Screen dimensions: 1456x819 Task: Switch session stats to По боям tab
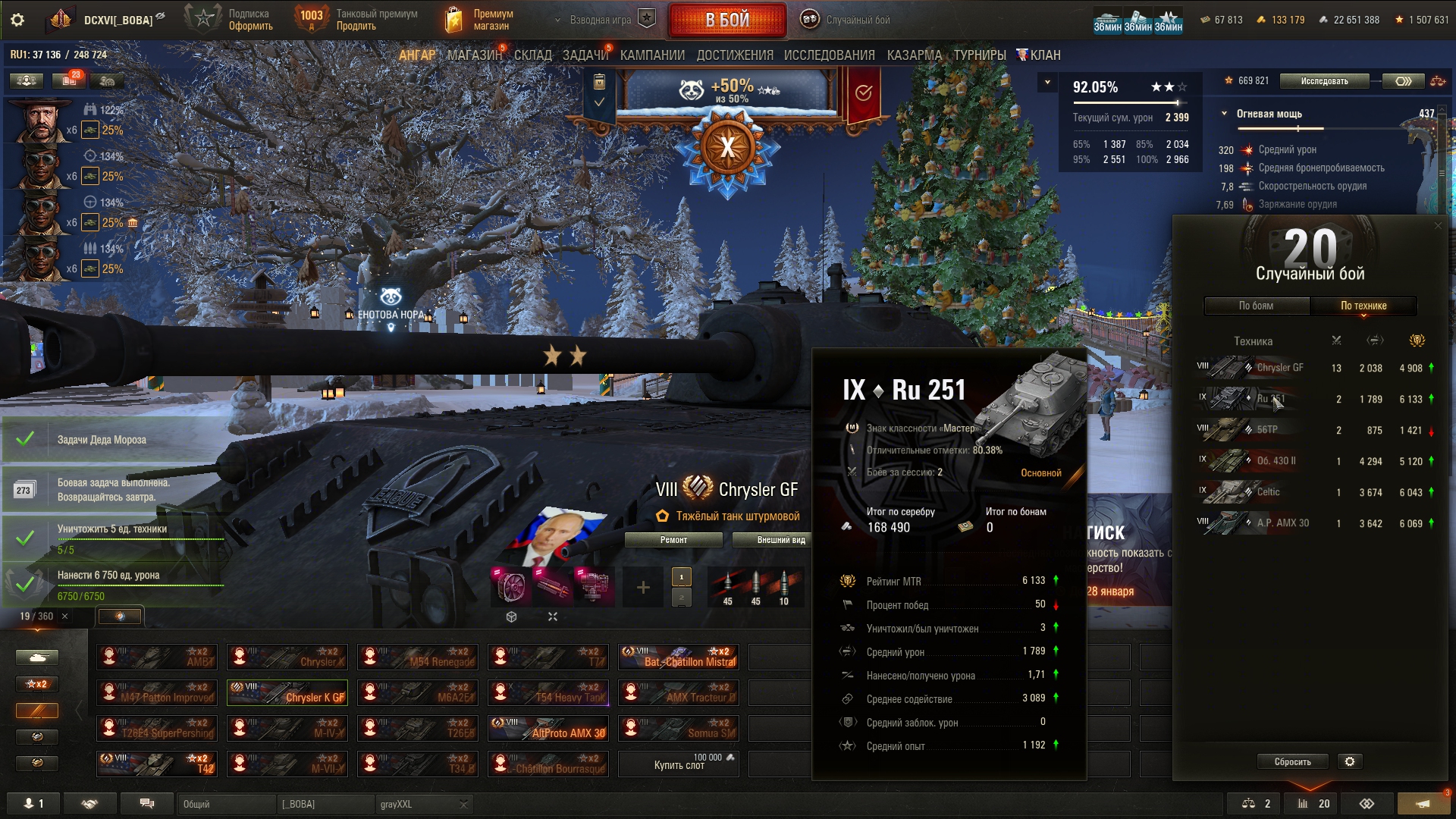[x=1256, y=306]
